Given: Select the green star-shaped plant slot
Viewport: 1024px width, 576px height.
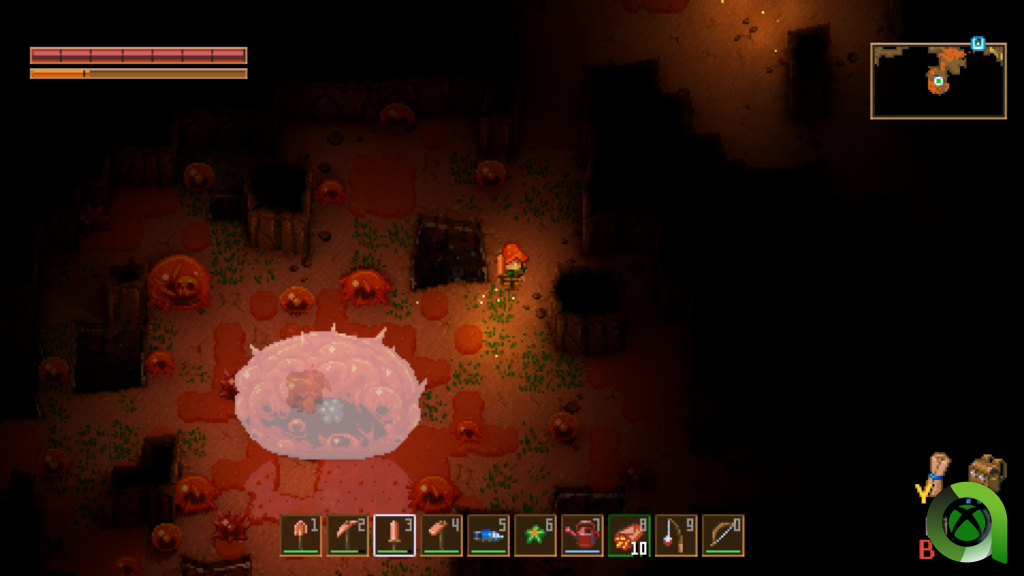Looking at the screenshot, I should pos(536,535).
